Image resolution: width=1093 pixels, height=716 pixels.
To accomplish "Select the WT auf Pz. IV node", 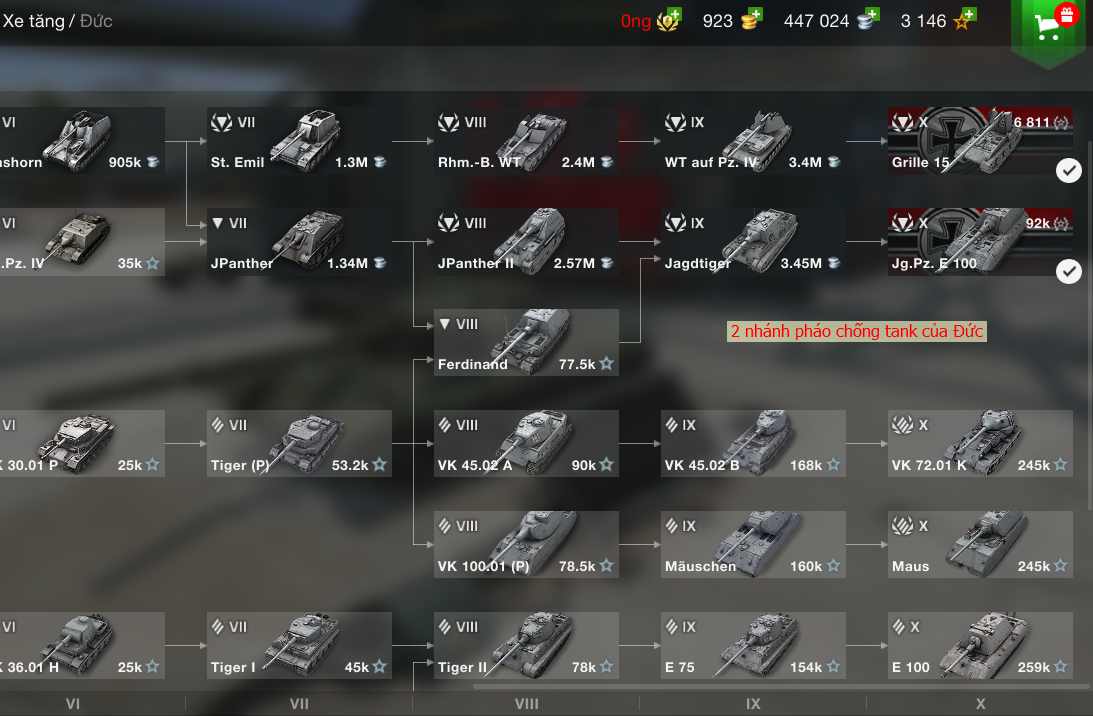I will tap(753, 141).
